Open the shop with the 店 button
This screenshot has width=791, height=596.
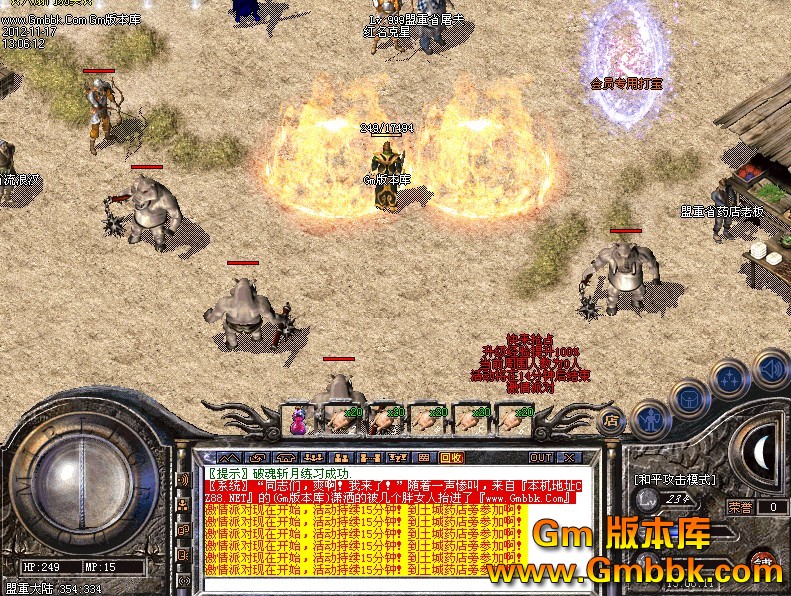611,421
